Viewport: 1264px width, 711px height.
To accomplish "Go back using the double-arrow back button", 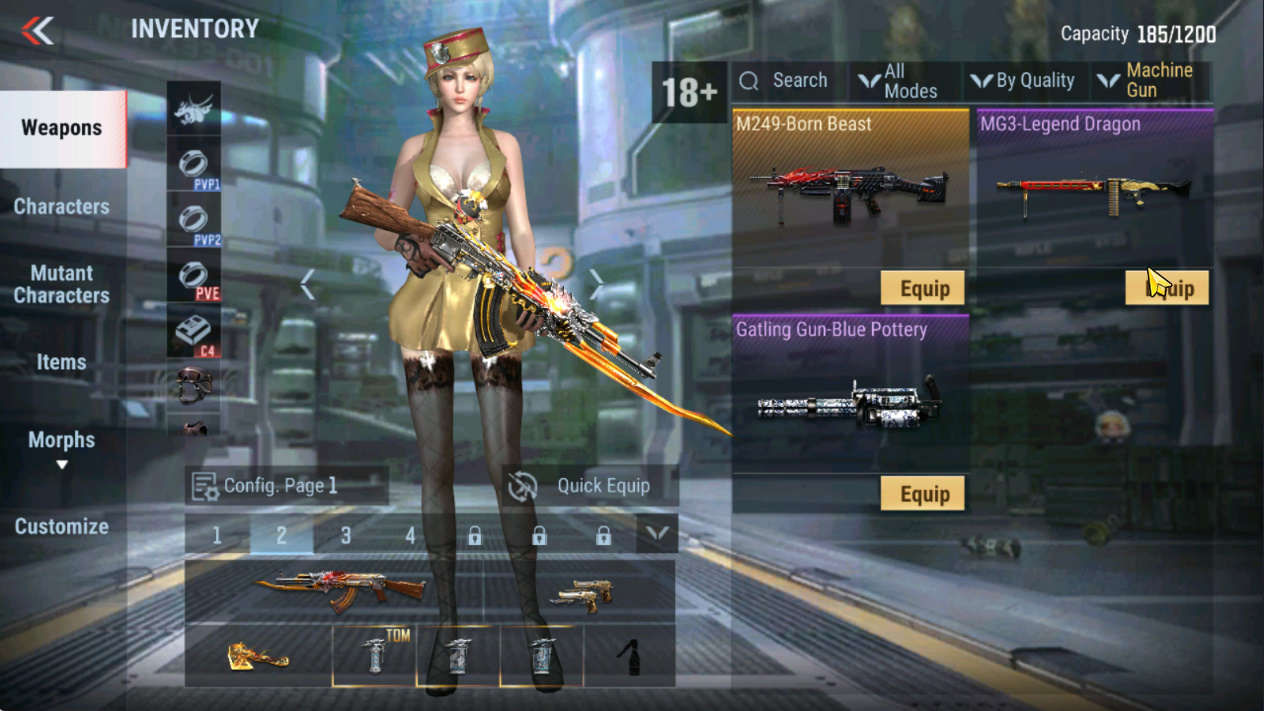I will (x=38, y=31).
